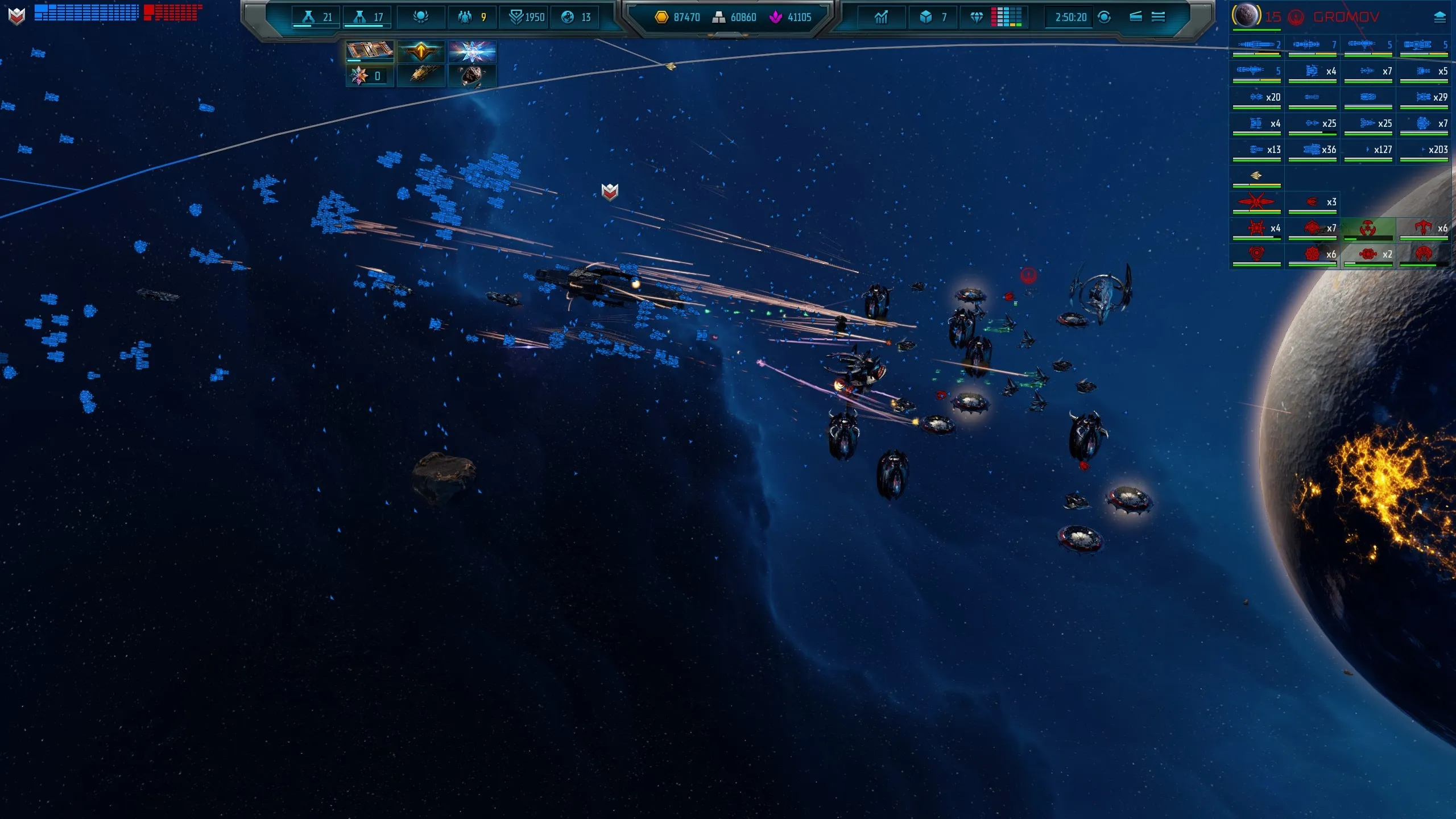Select the bright starburst notification tile

pos(472,52)
